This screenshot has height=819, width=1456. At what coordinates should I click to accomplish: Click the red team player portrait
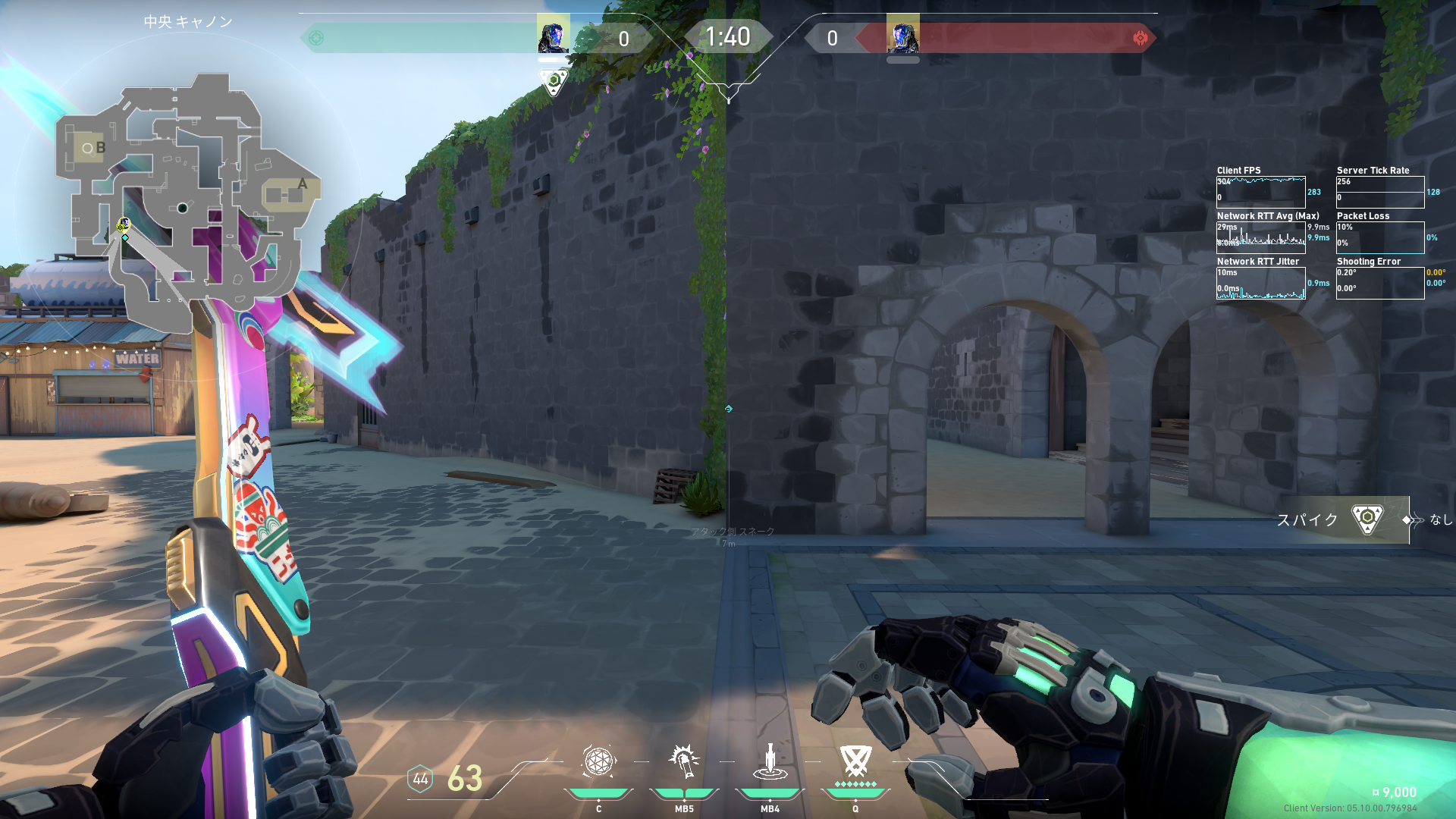(902, 36)
